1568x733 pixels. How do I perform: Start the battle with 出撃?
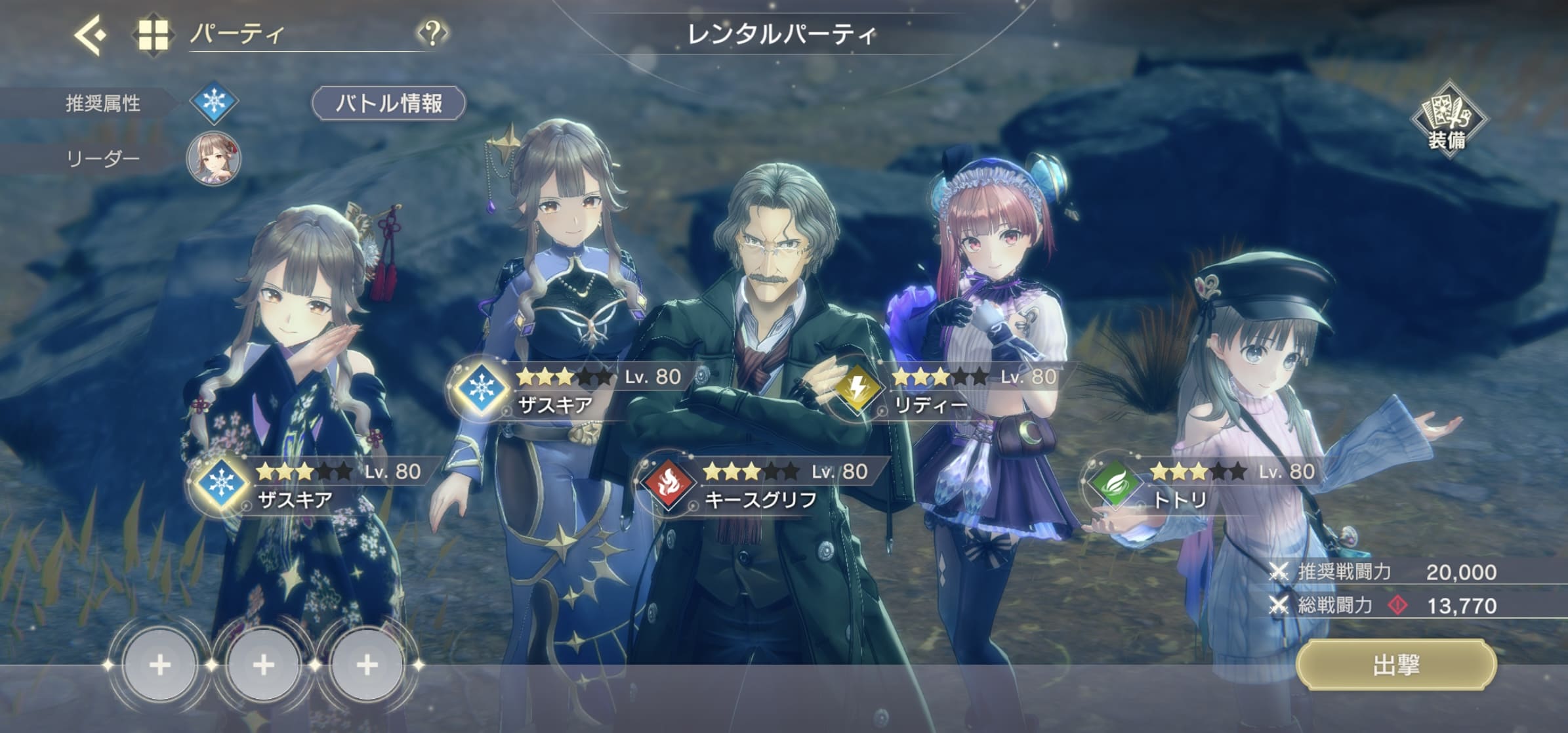[x=1396, y=665]
